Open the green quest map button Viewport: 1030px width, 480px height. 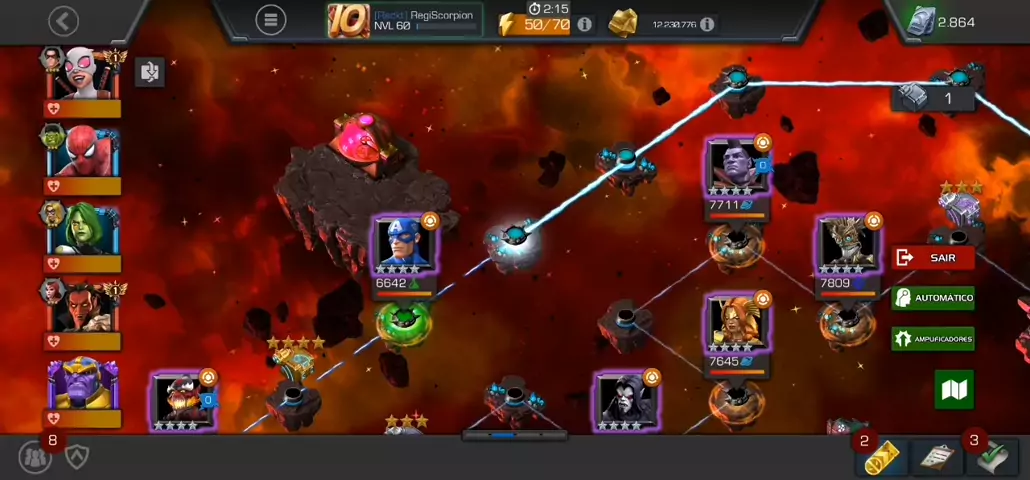point(954,390)
